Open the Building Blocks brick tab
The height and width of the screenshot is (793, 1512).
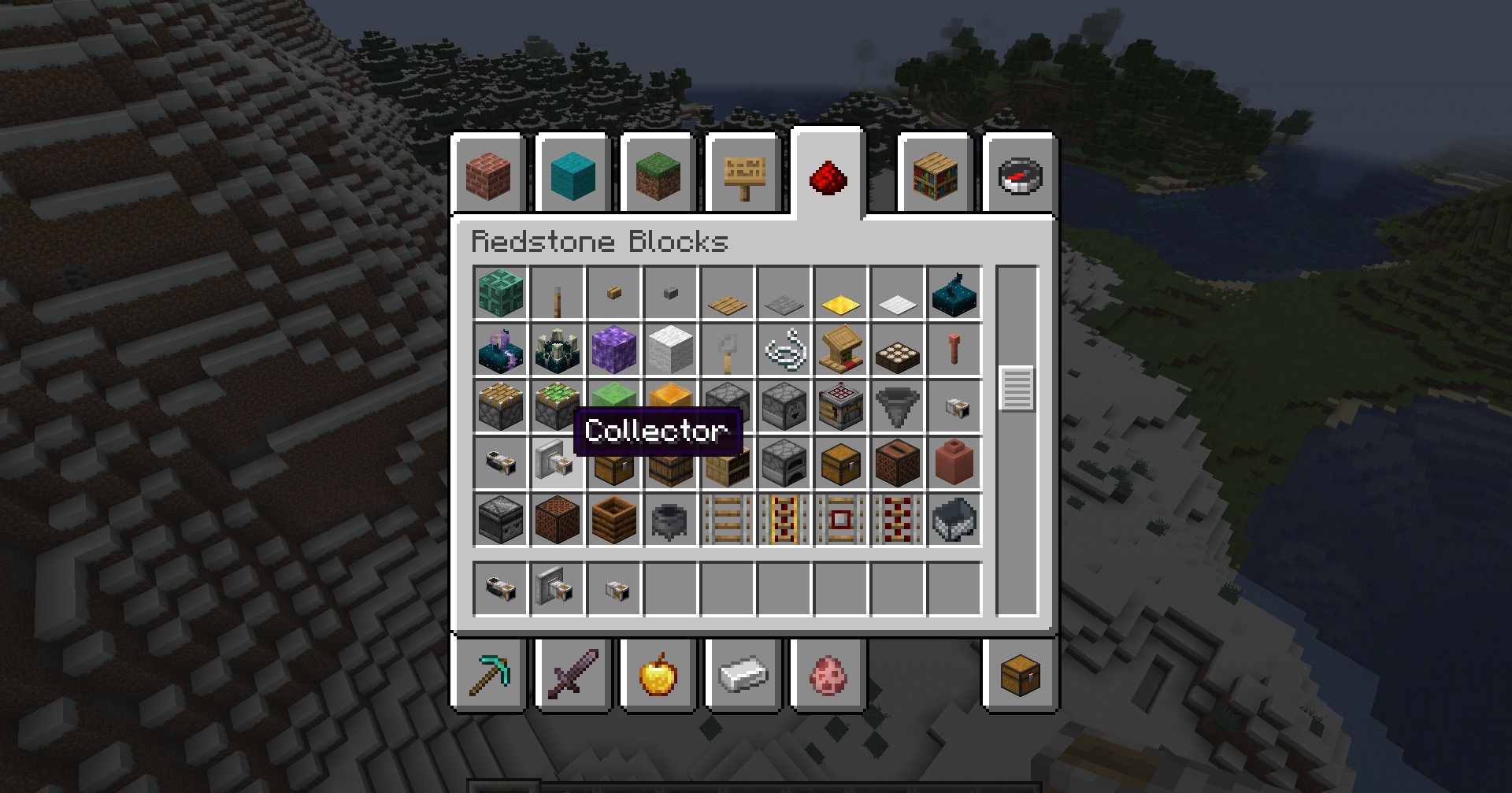pos(488,175)
